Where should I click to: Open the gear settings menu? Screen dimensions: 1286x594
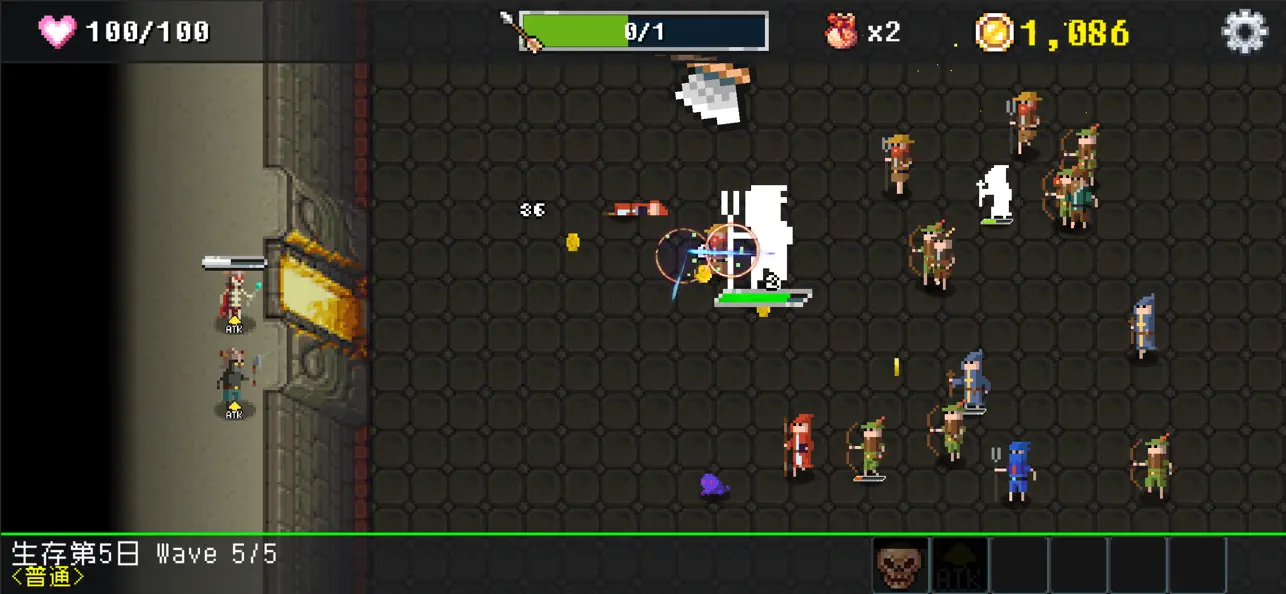(1244, 32)
